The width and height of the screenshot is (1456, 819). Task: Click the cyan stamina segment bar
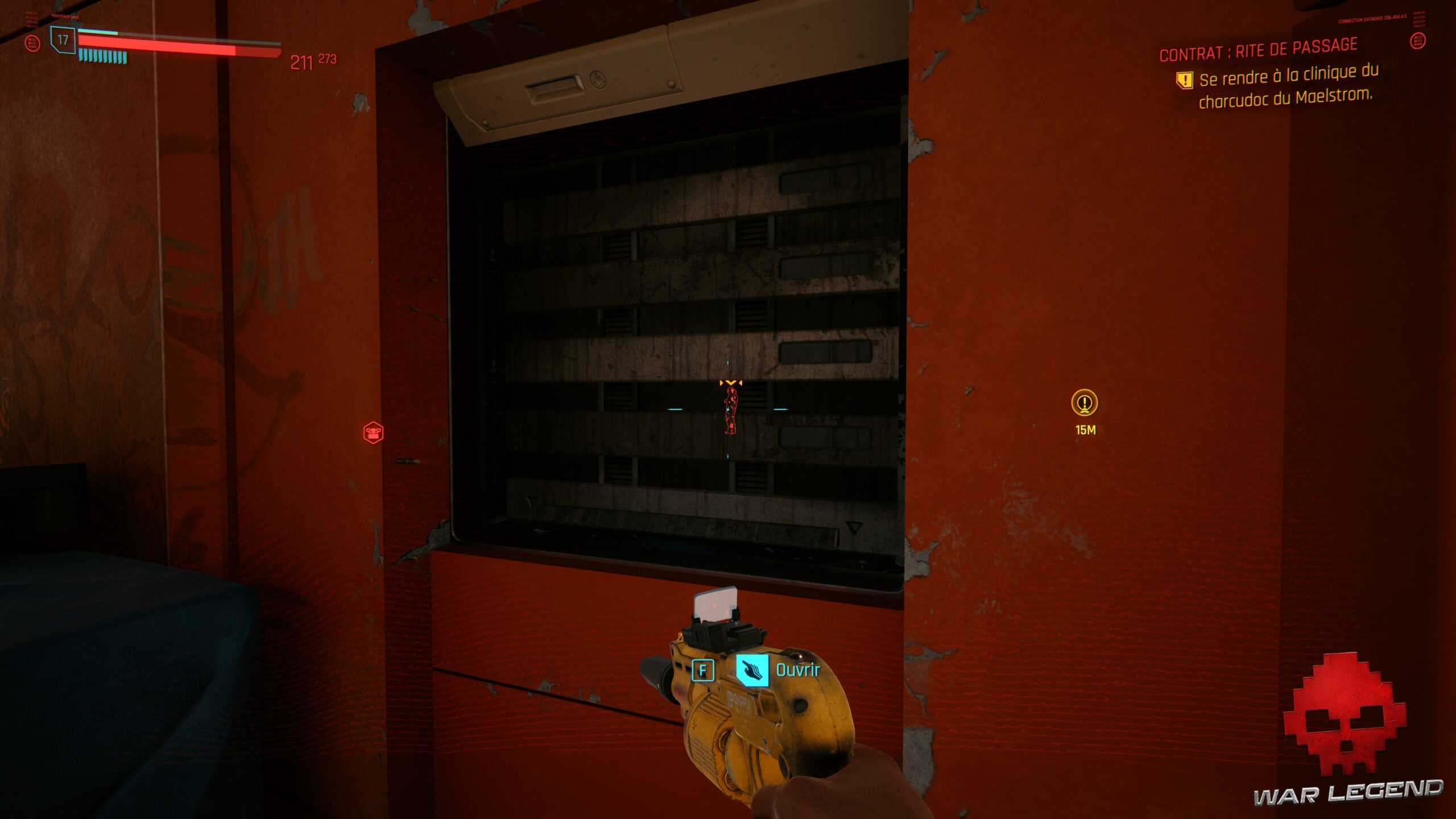pyautogui.click(x=104, y=57)
